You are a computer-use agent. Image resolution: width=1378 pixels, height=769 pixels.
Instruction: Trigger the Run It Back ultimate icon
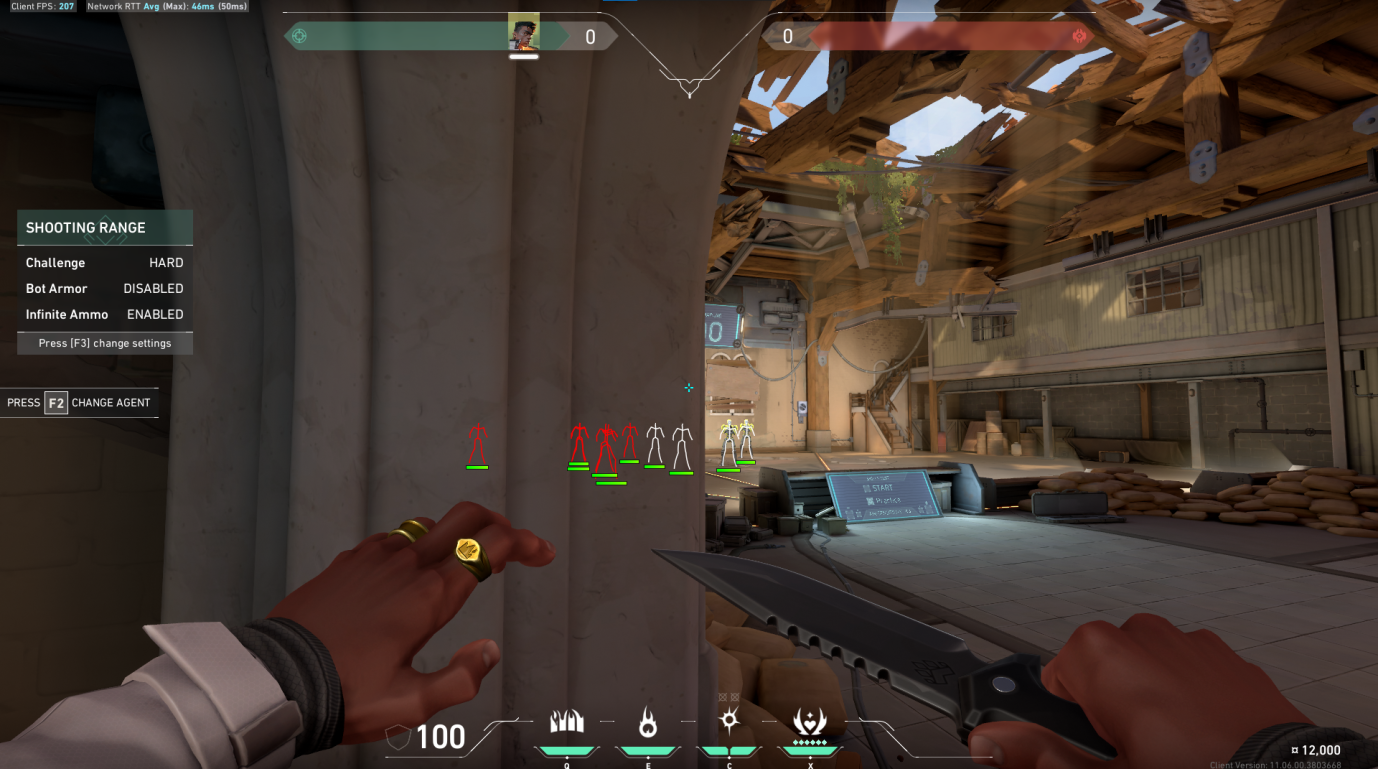[809, 721]
